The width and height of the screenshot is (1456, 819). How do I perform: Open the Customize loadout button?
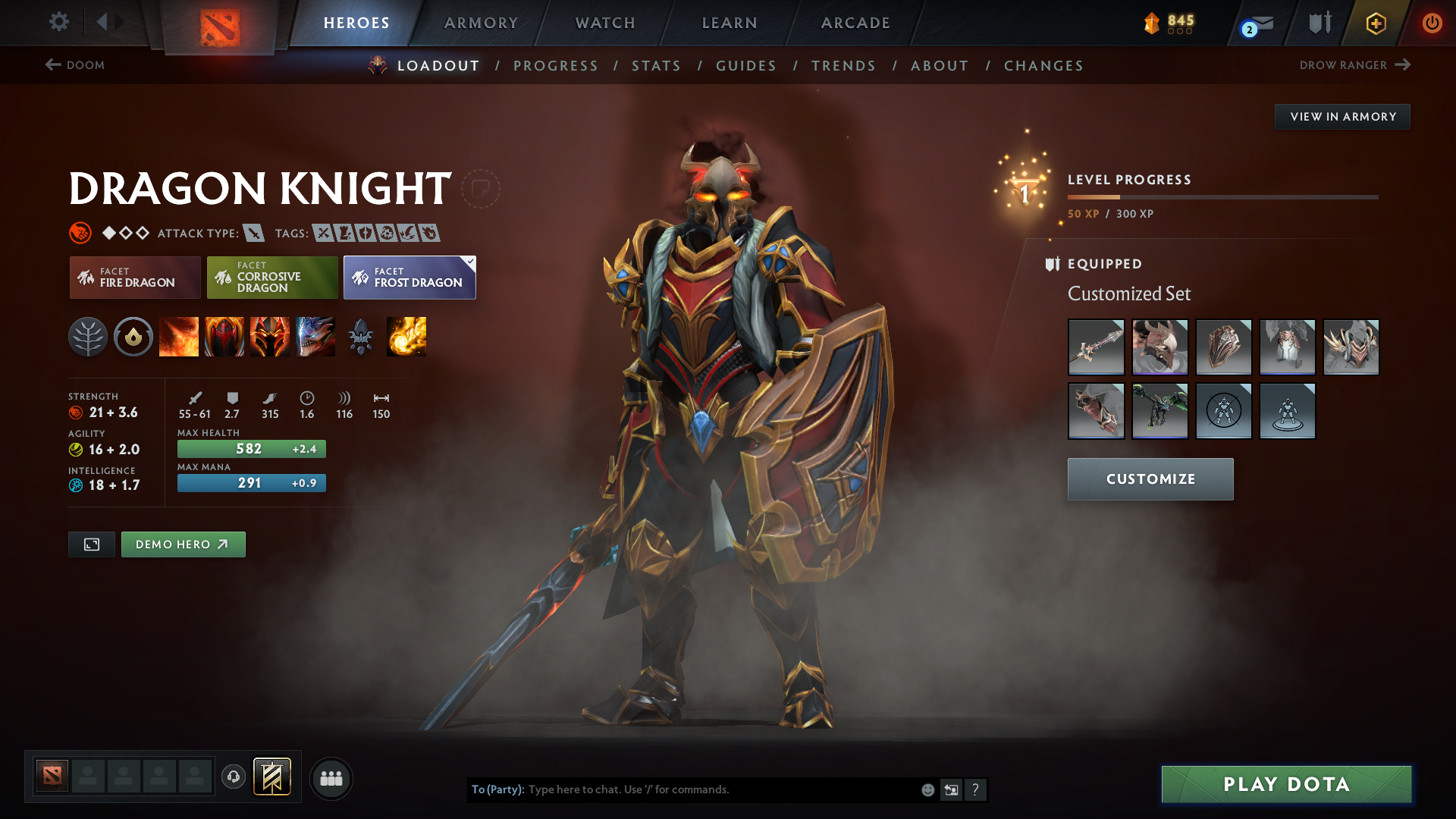(x=1150, y=479)
